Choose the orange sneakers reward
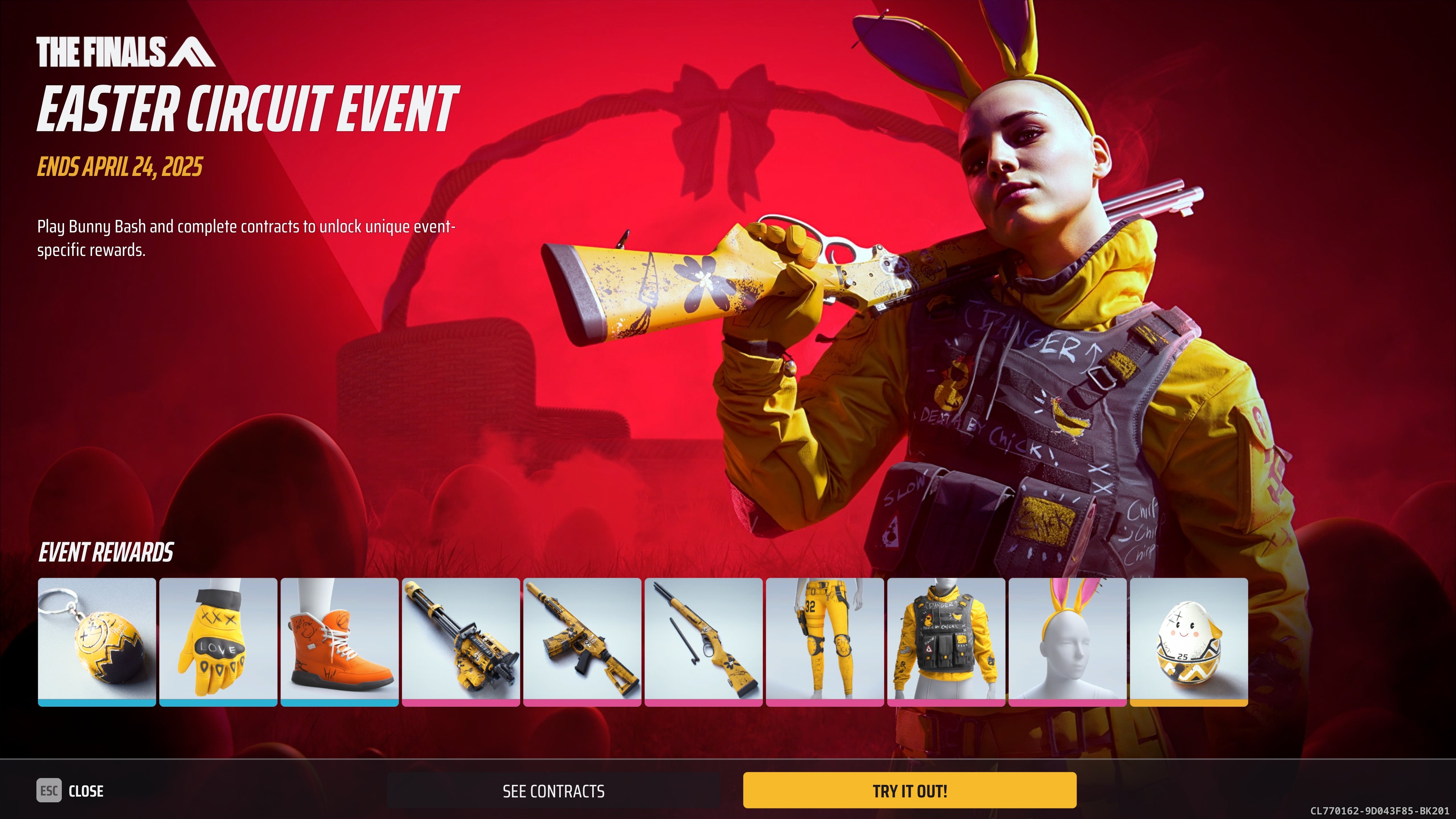This screenshot has width=1456, height=819. [340, 641]
